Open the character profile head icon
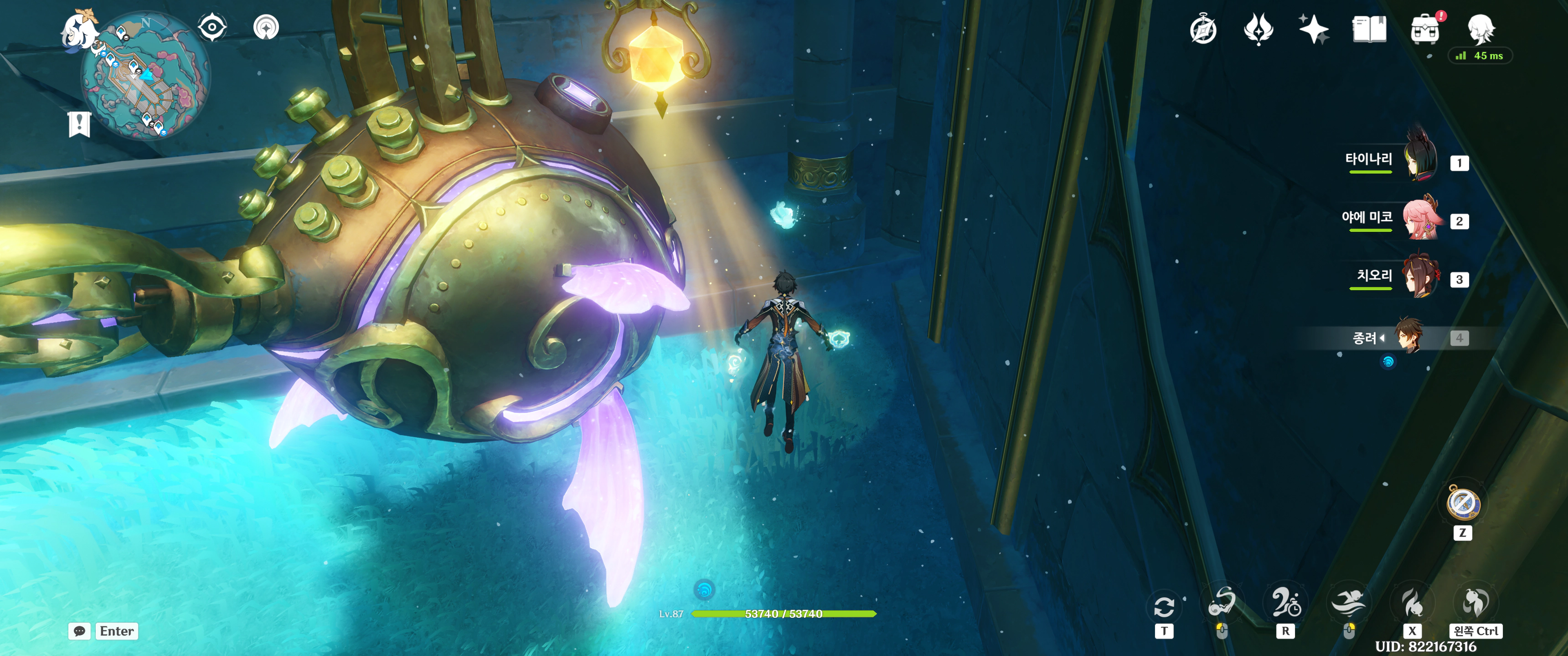Image resolution: width=1568 pixels, height=656 pixels. pos(1480,28)
